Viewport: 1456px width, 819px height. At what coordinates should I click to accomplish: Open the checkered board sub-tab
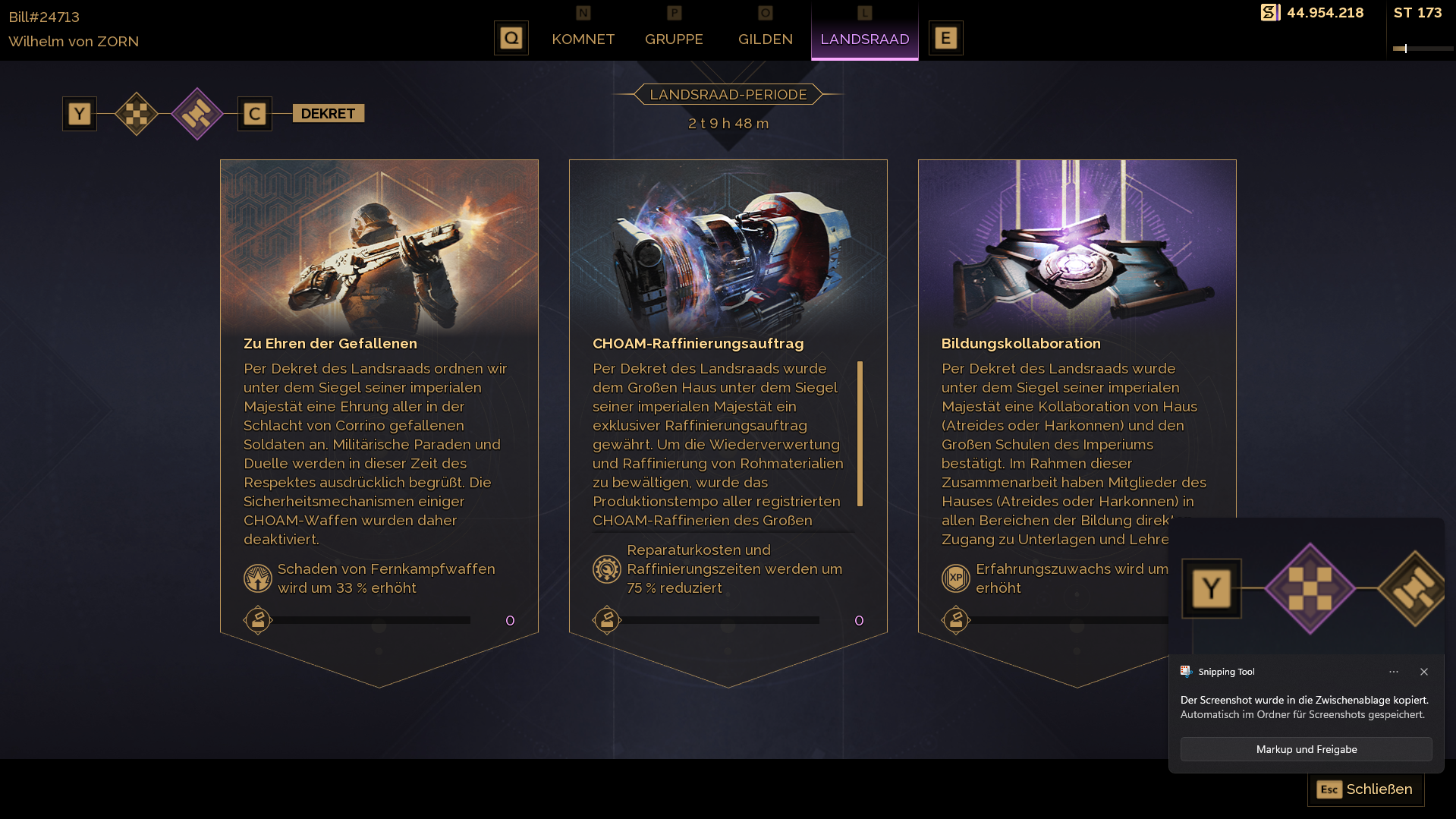(x=137, y=114)
